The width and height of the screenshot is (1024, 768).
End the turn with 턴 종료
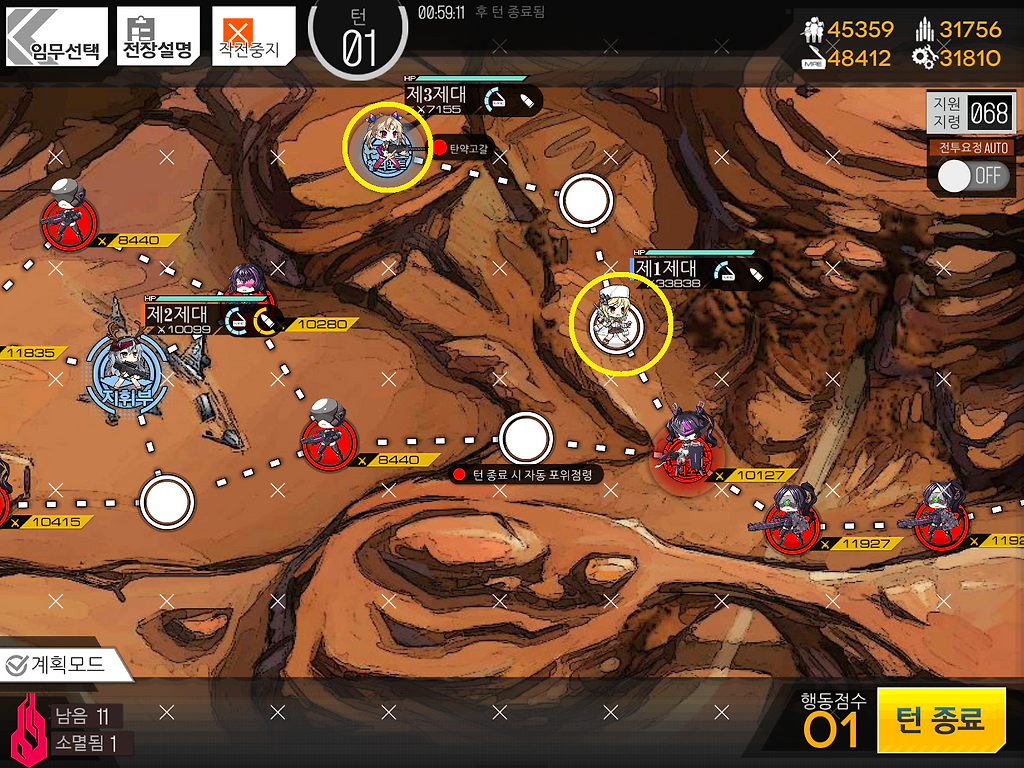[940, 719]
